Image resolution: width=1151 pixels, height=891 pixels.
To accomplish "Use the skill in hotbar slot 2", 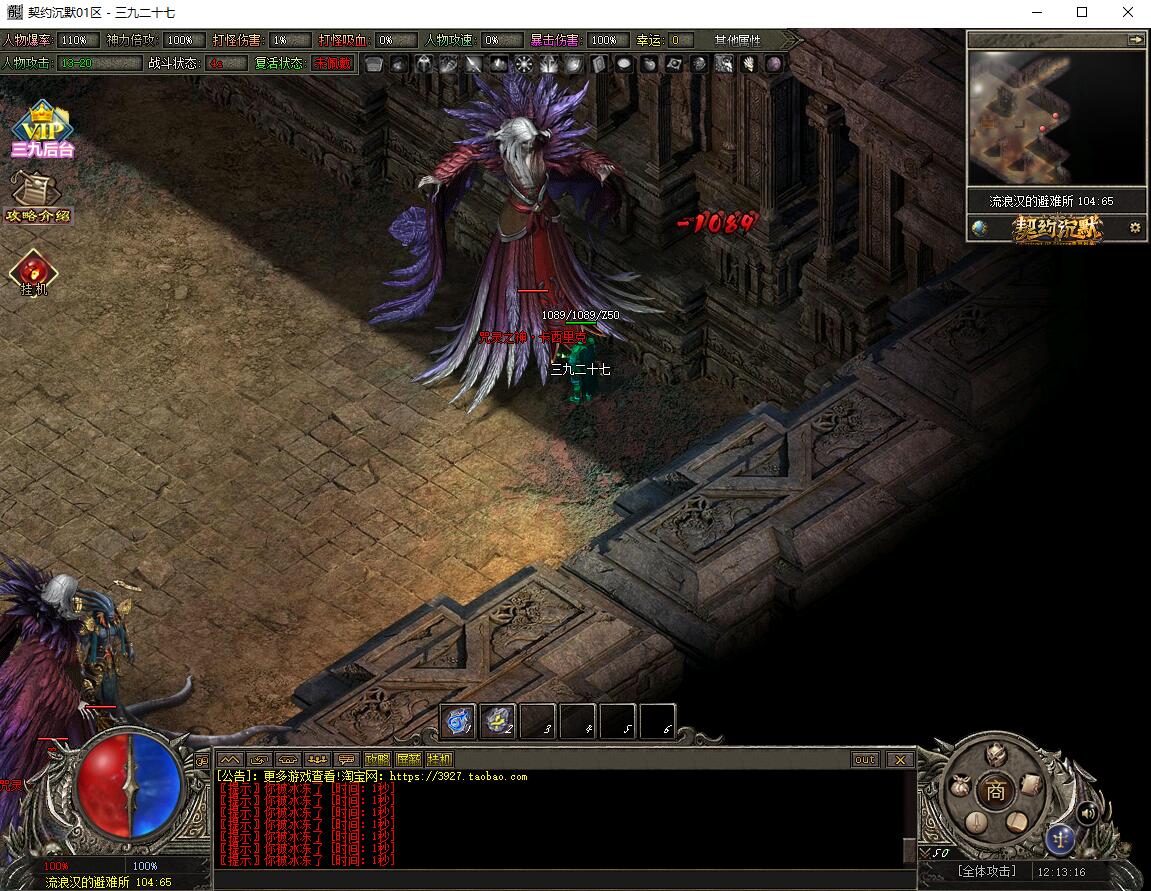I will click(x=498, y=721).
